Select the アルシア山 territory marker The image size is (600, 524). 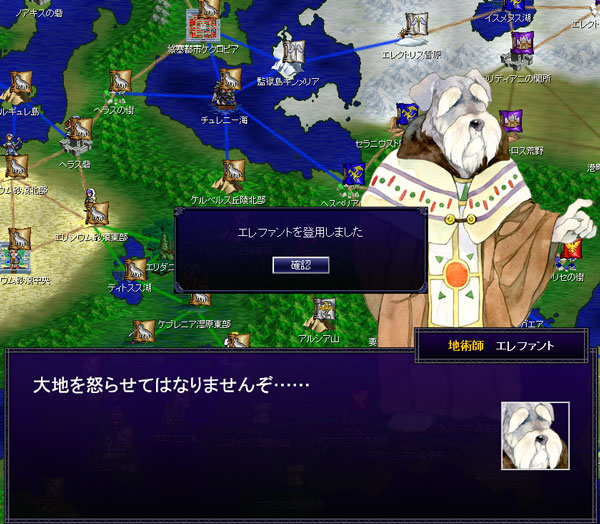pyautogui.click(x=323, y=312)
